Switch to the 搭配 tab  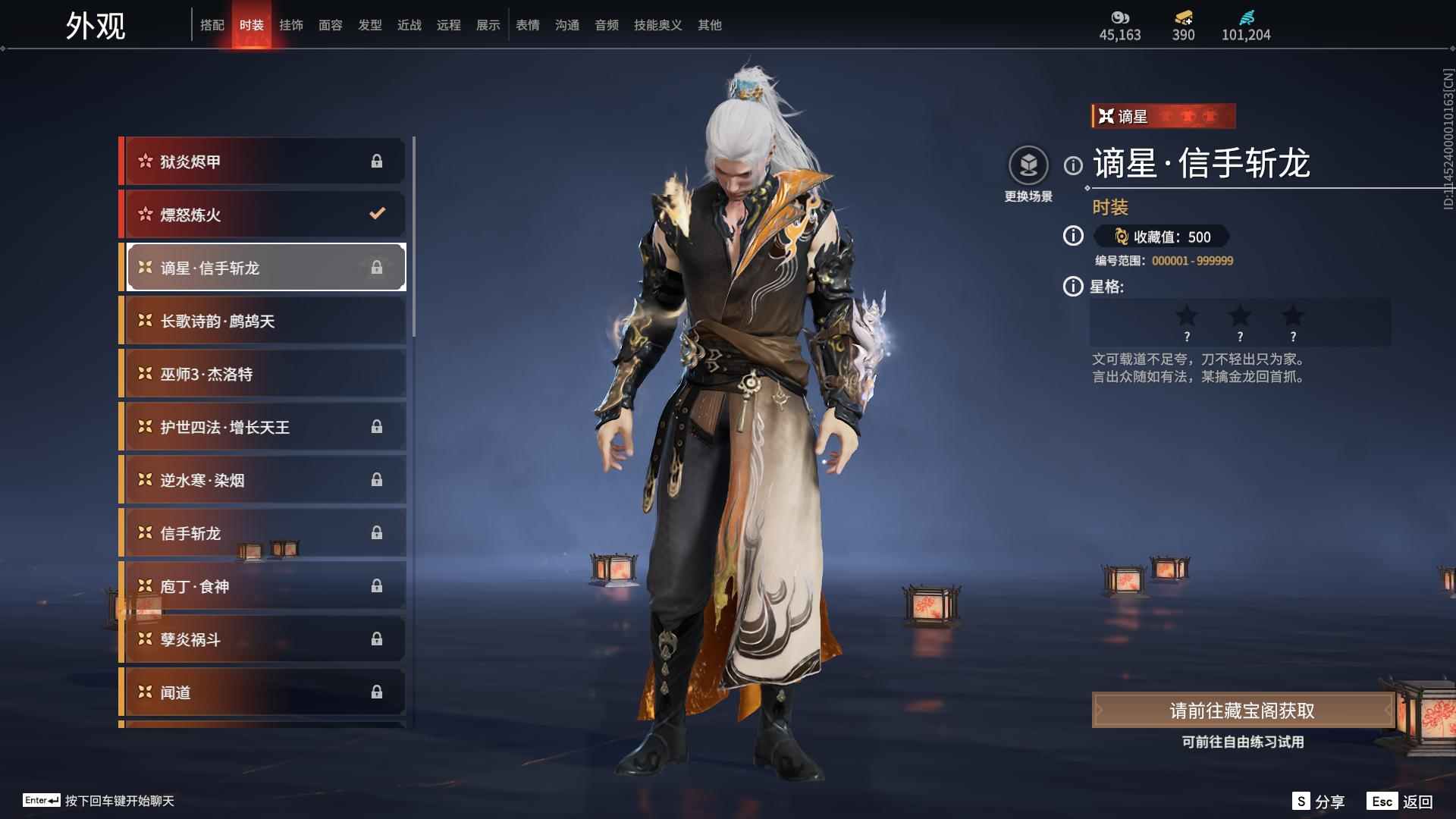pos(212,25)
